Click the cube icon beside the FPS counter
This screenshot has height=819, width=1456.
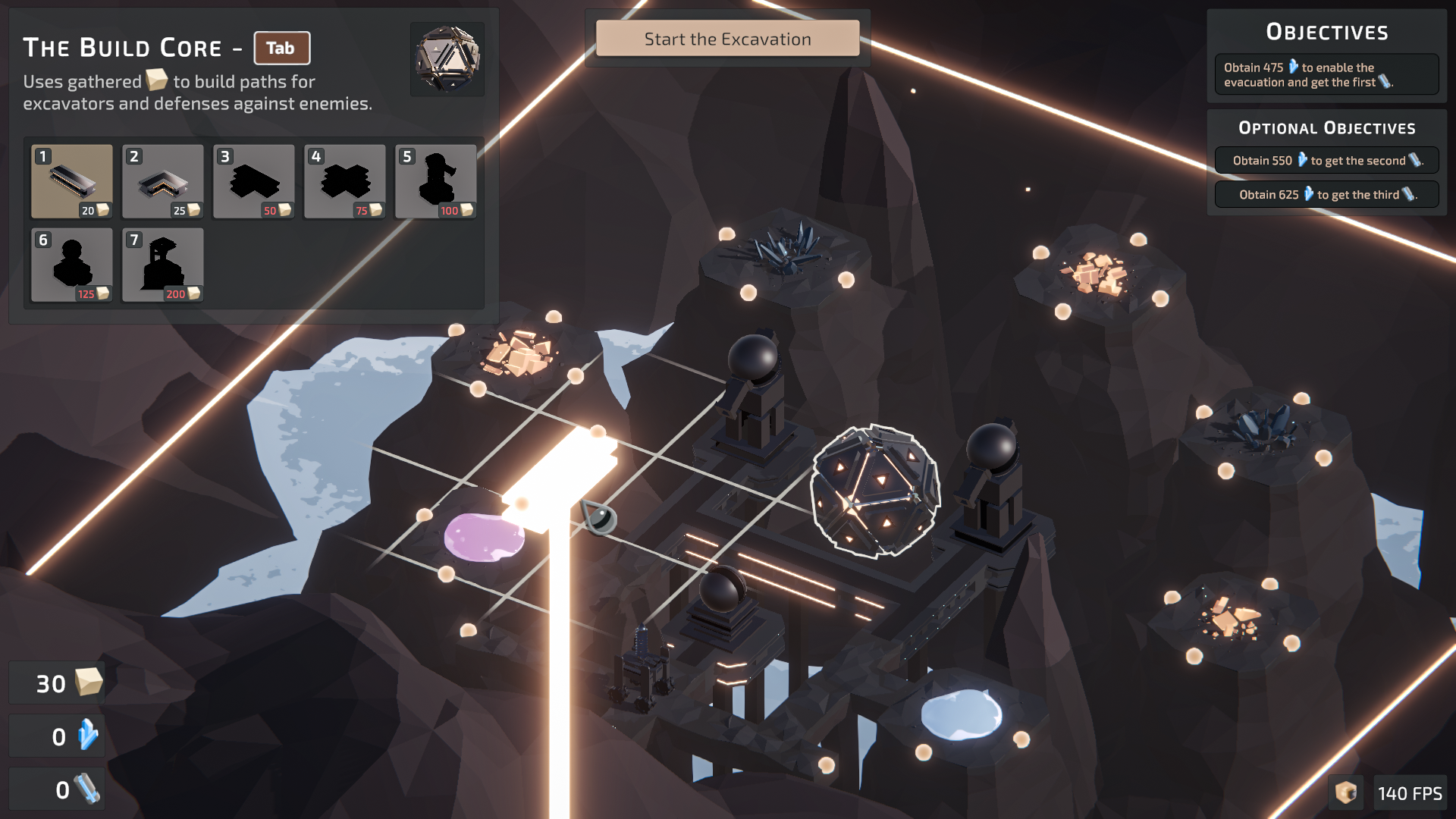pyautogui.click(x=1346, y=793)
